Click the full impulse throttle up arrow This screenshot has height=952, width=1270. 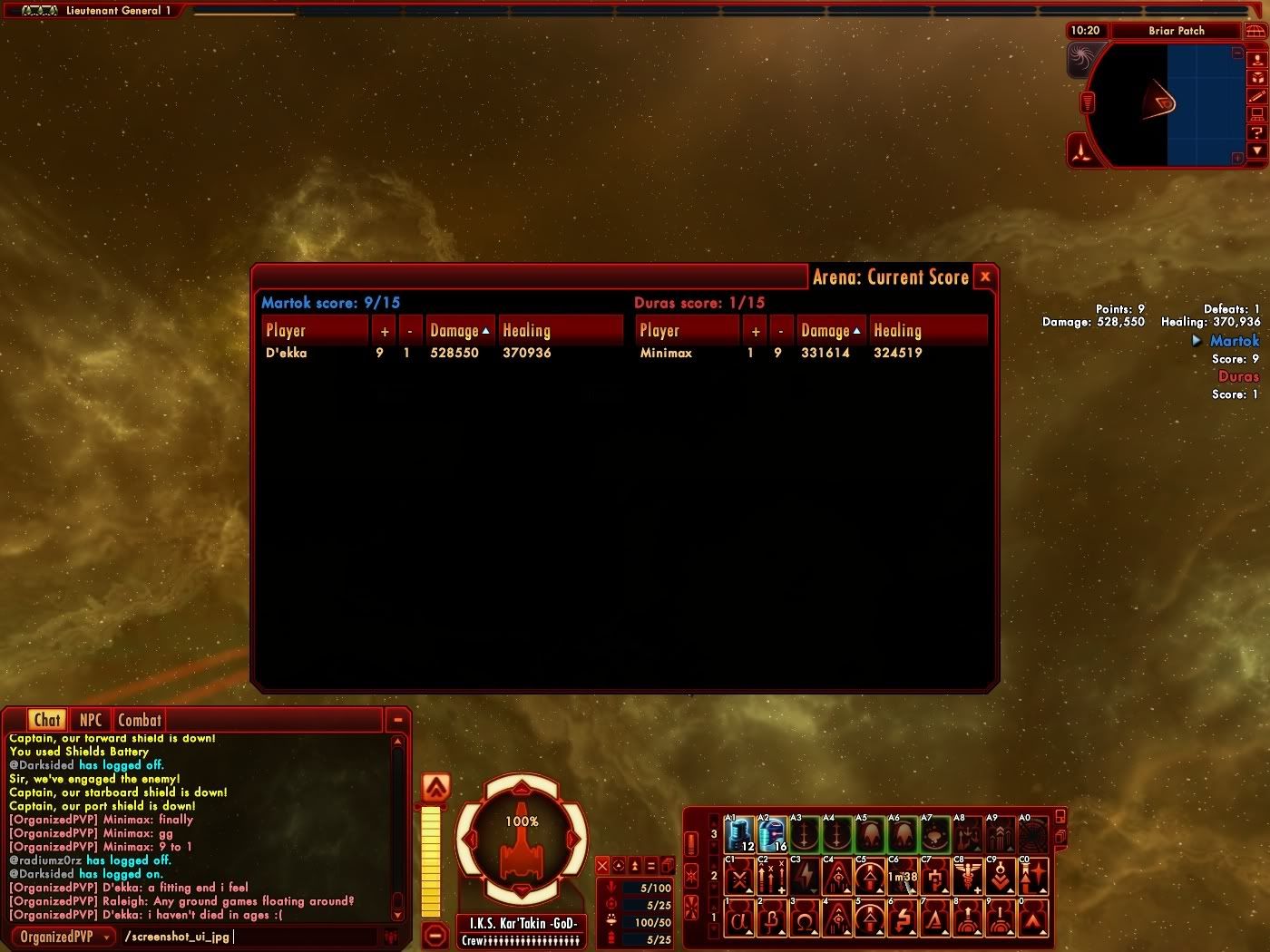[436, 788]
